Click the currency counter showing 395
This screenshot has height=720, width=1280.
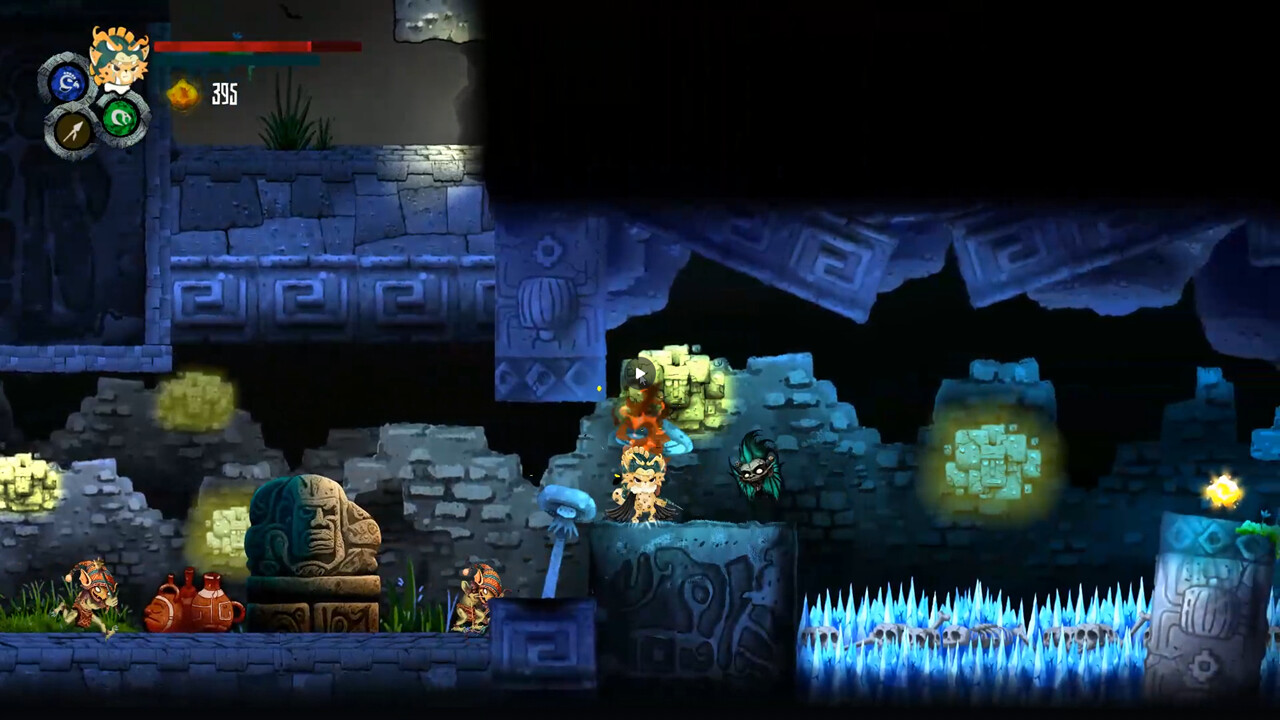pyautogui.click(x=225, y=95)
